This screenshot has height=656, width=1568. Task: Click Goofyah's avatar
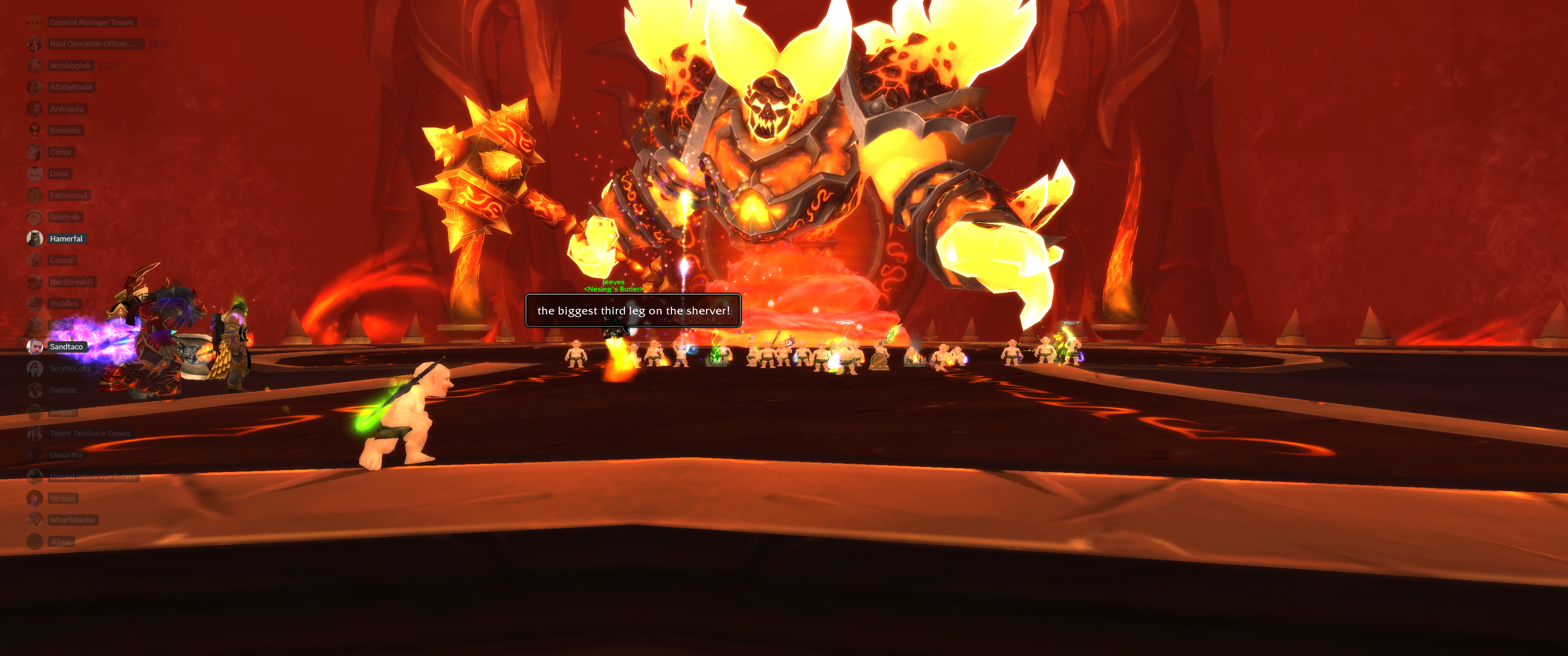pyautogui.click(x=35, y=217)
